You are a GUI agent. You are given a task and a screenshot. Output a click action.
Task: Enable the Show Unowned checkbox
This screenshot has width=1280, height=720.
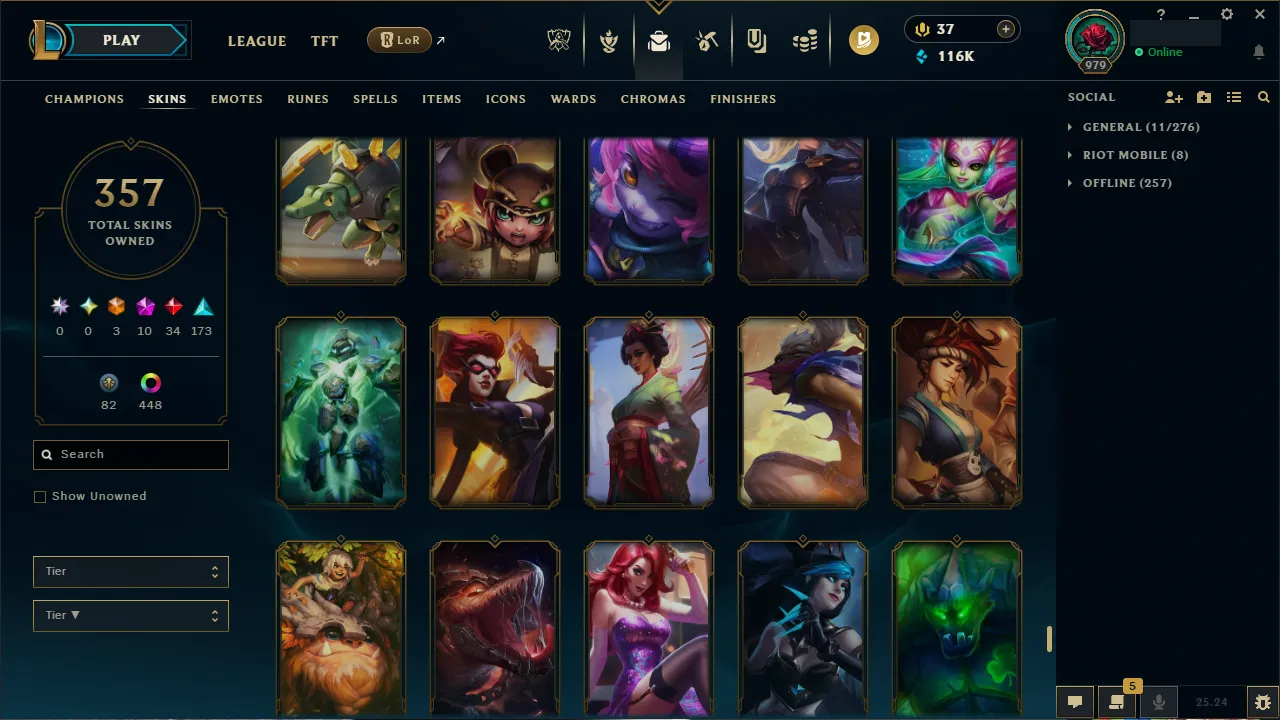(40, 496)
